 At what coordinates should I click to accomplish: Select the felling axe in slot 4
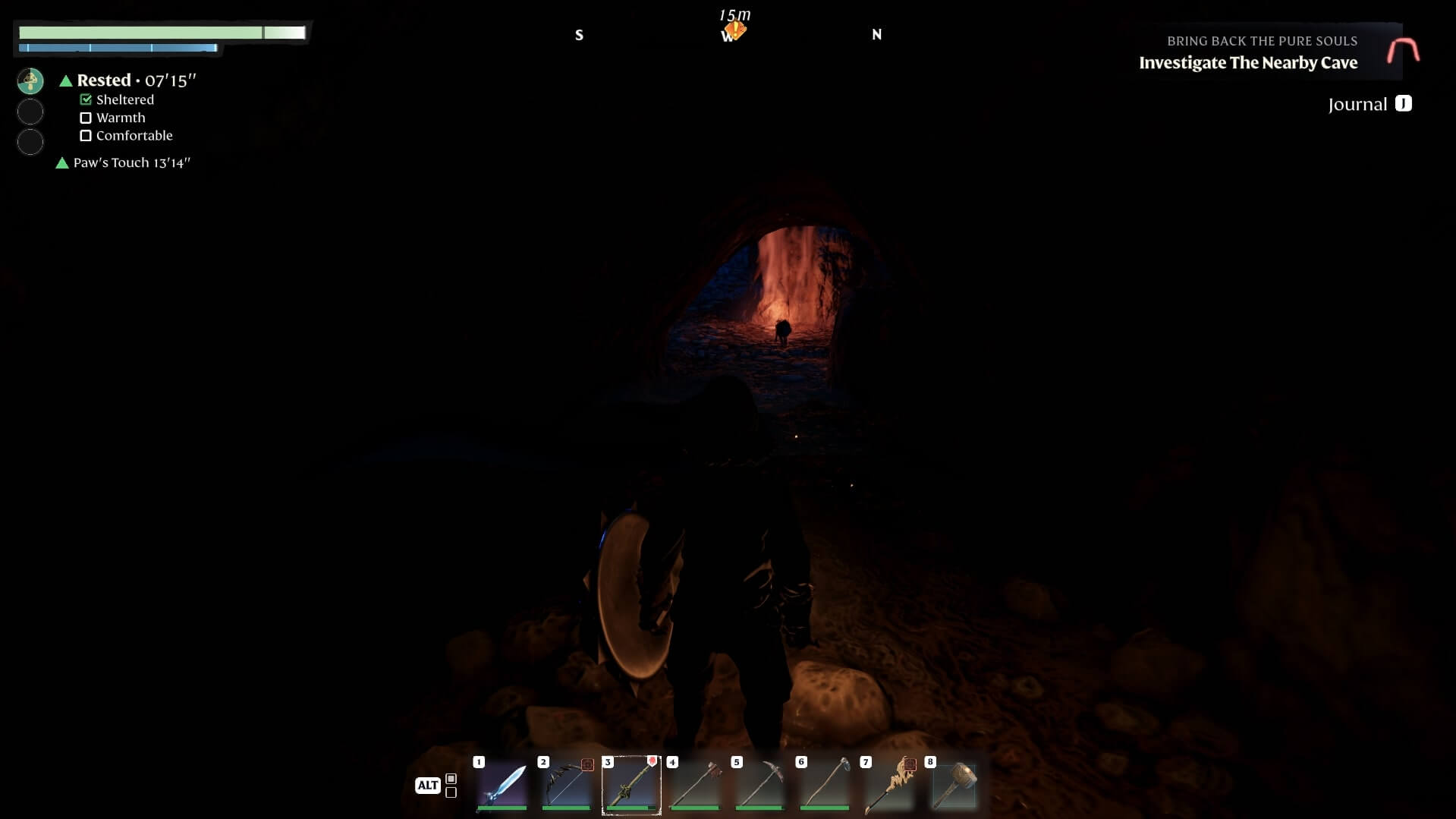click(x=695, y=785)
